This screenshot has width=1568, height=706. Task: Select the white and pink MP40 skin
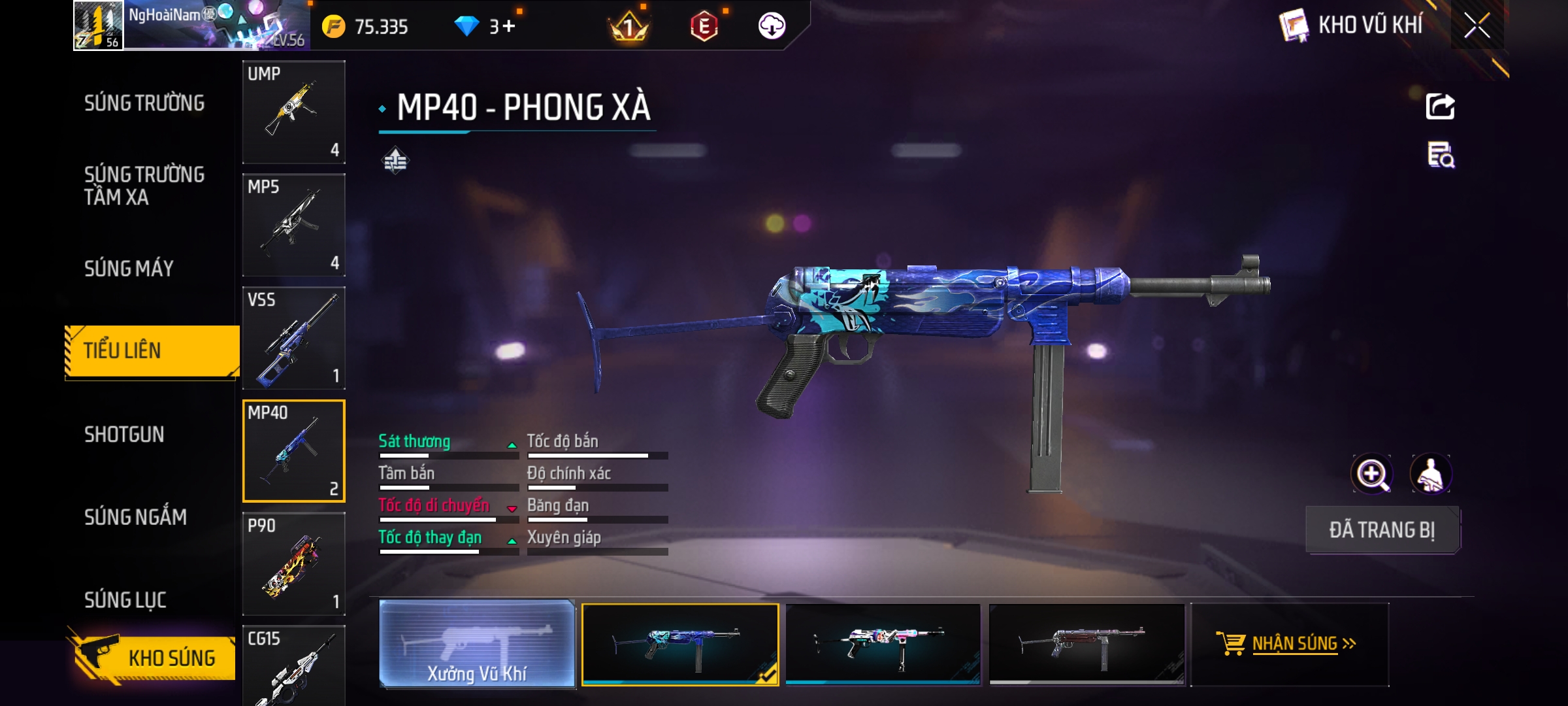click(x=883, y=644)
